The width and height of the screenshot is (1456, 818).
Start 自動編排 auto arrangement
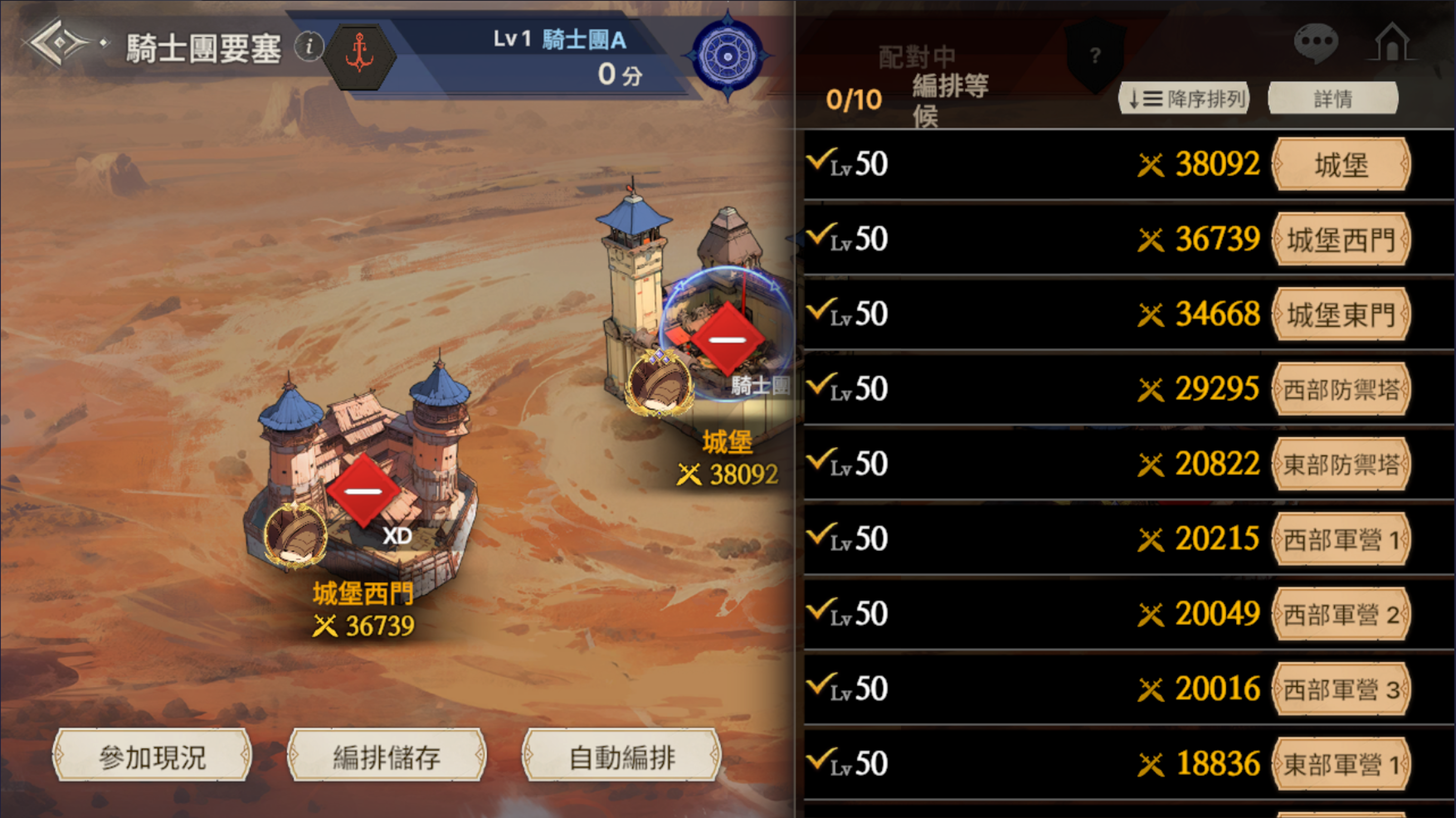pyautogui.click(x=622, y=756)
